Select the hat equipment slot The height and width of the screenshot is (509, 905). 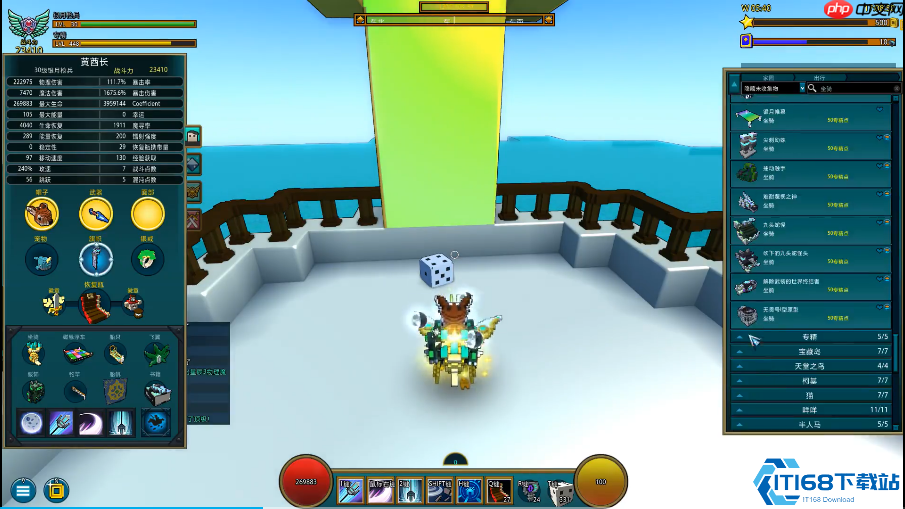coord(41,213)
